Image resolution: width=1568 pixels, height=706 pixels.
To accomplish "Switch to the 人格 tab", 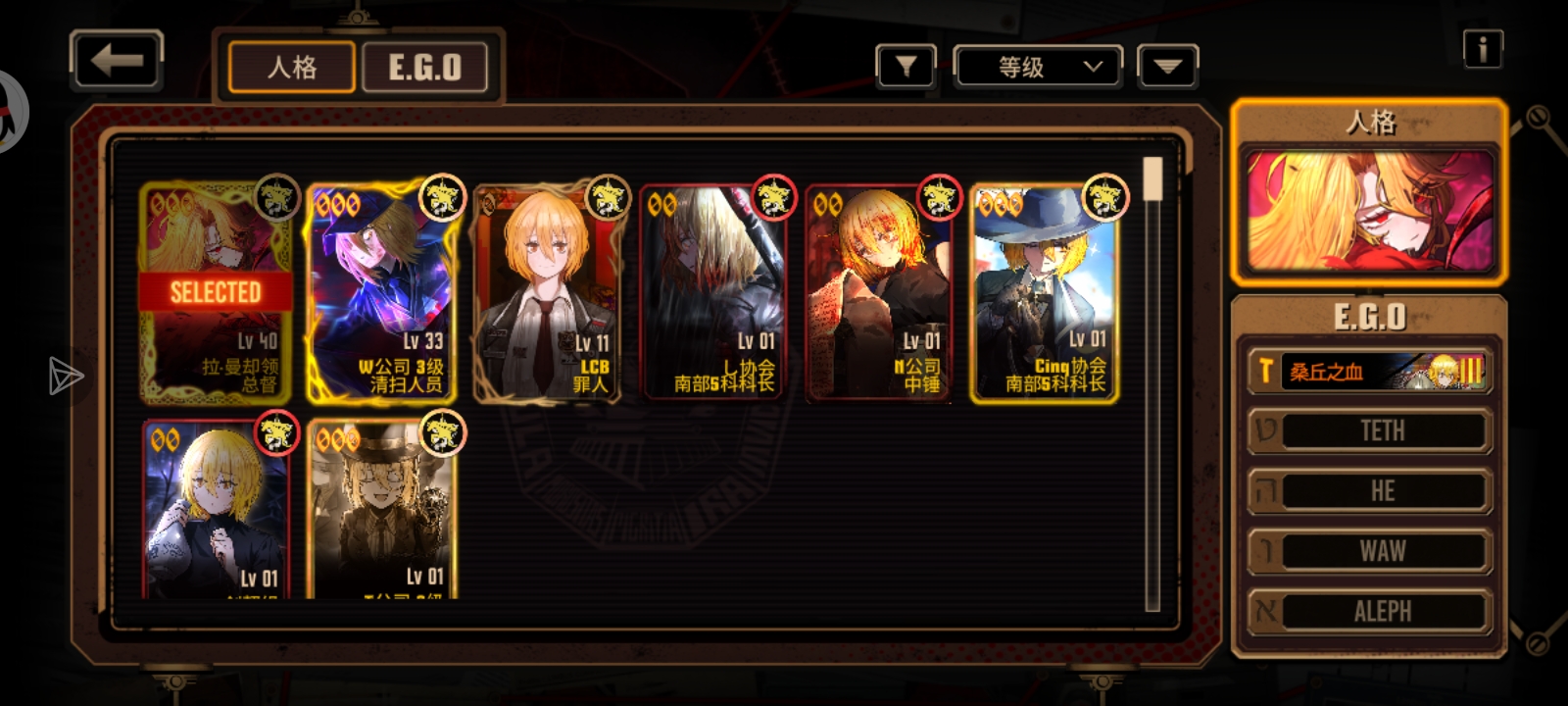I will pos(292,68).
